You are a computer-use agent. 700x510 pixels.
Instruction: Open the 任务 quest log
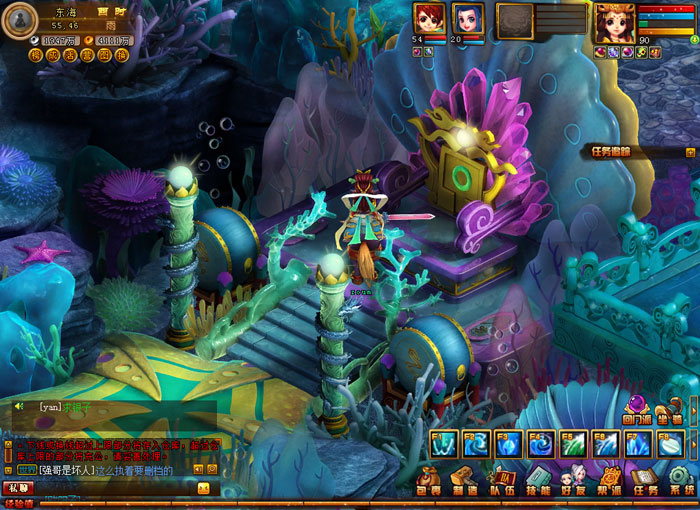pyautogui.click(x=646, y=480)
